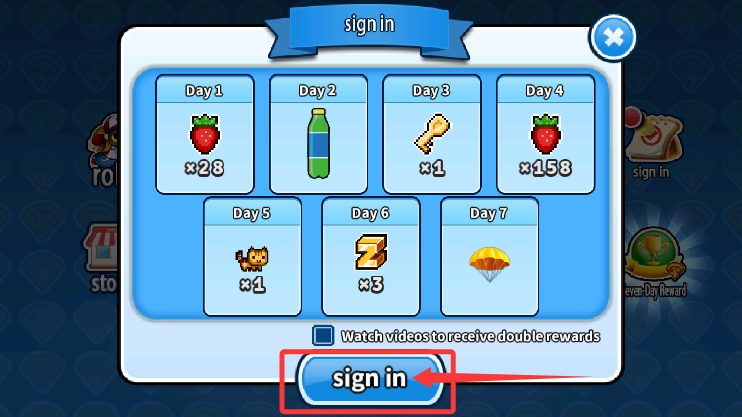Choose the Day 2 green bottle reward

pyautogui.click(x=318, y=133)
